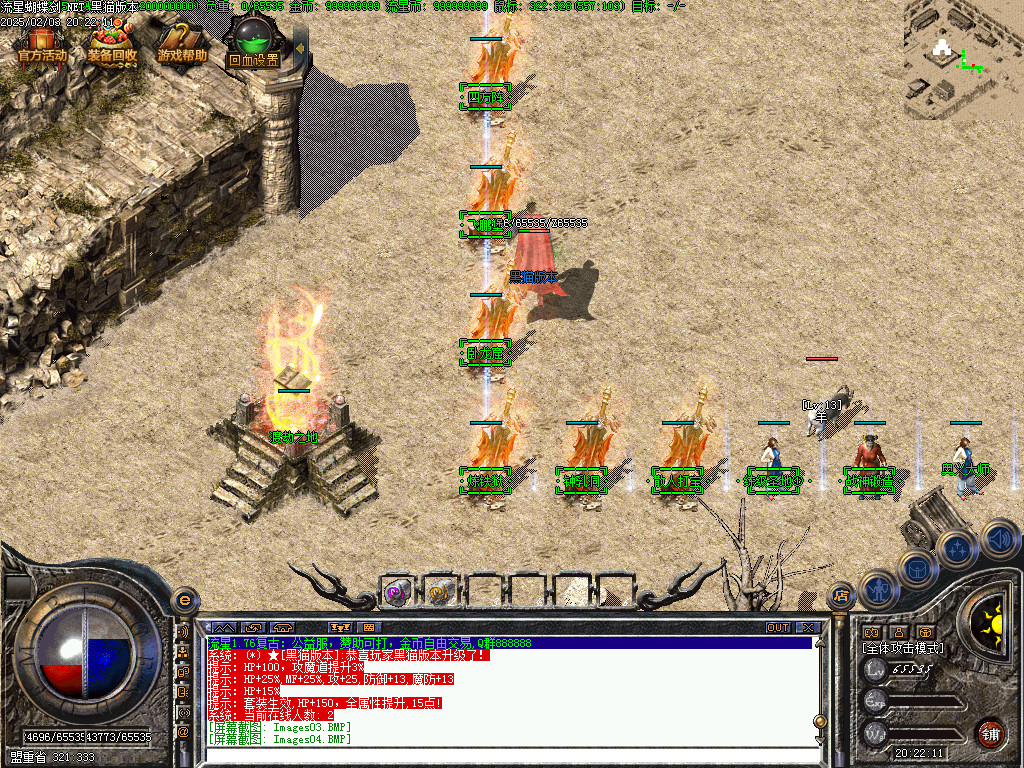1024x768 pixels.
Task: Change the 全体攻击模式 attack mode label
Action: pos(904,648)
